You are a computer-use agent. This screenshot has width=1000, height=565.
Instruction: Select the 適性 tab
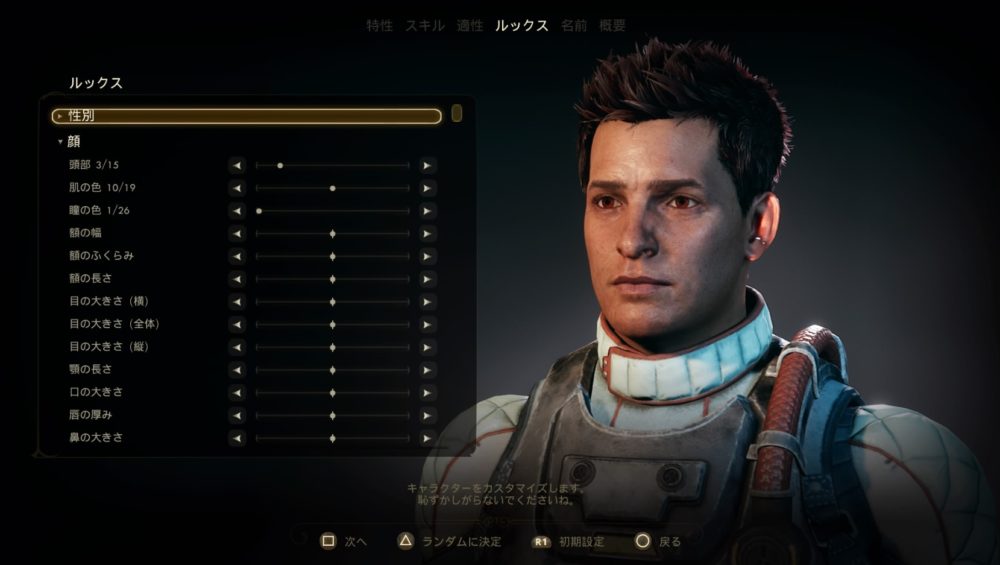coord(470,26)
